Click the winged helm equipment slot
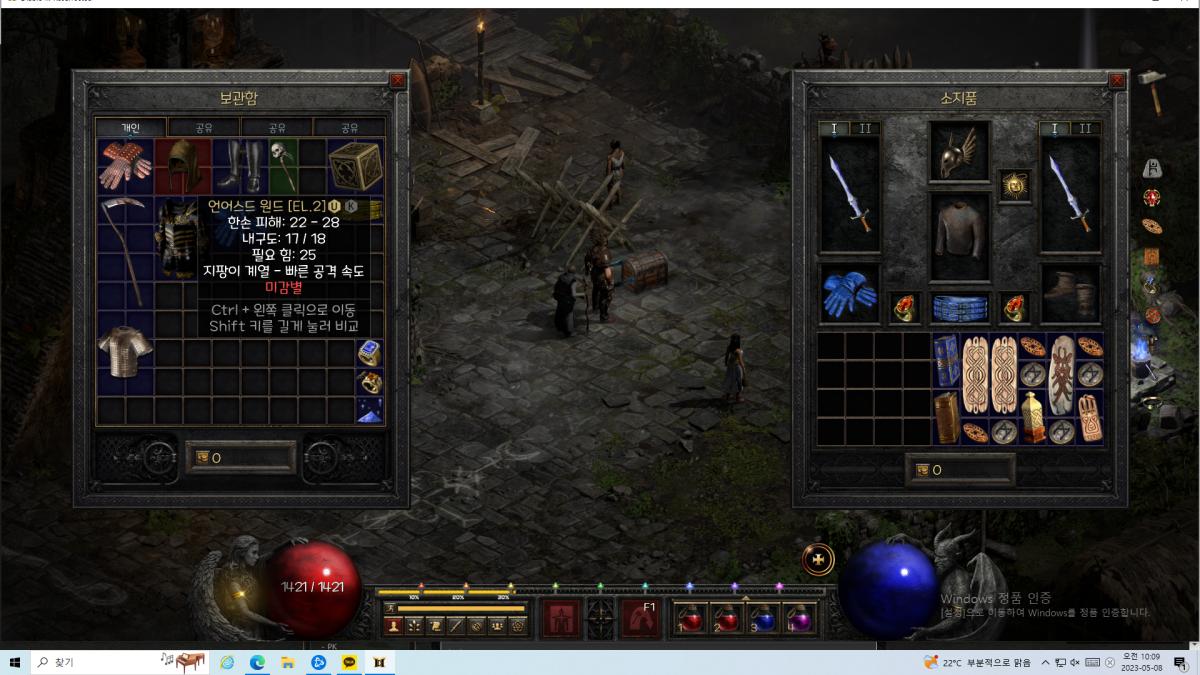The image size is (1200, 675). point(959,152)
